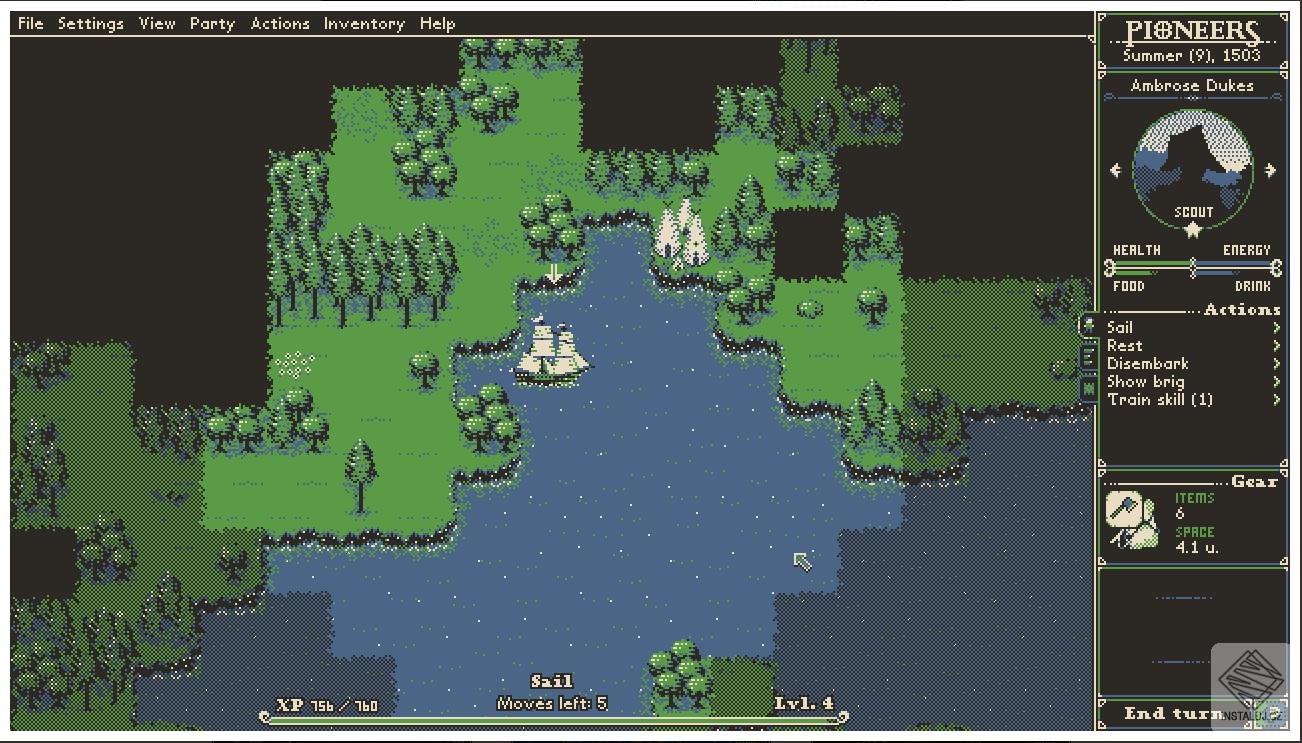Viewport: 1302px width, 743px height.
Task: Select the Disembark action
Action: pos(1147,363)
